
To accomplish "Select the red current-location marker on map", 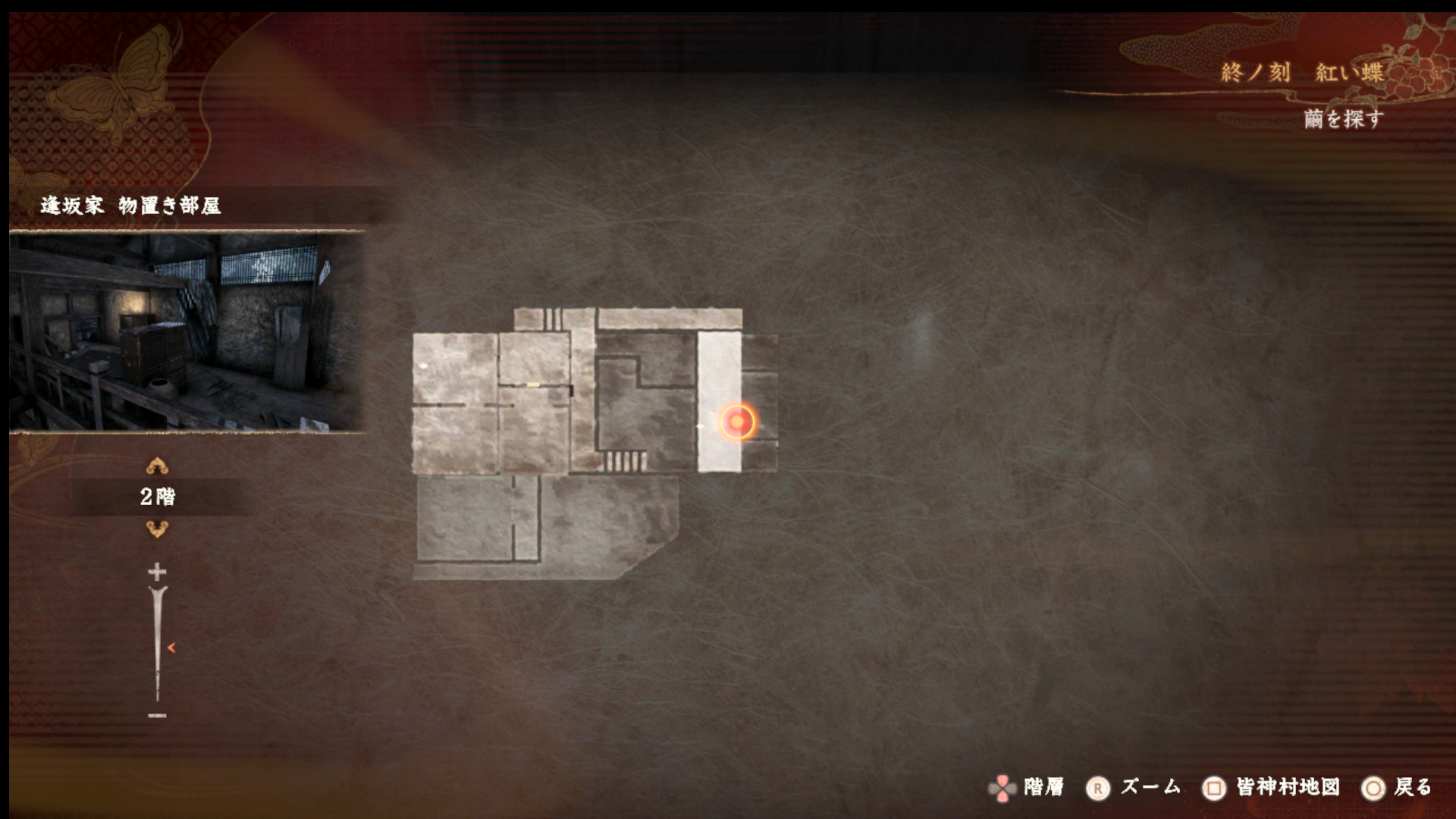I will click(737, 422).
